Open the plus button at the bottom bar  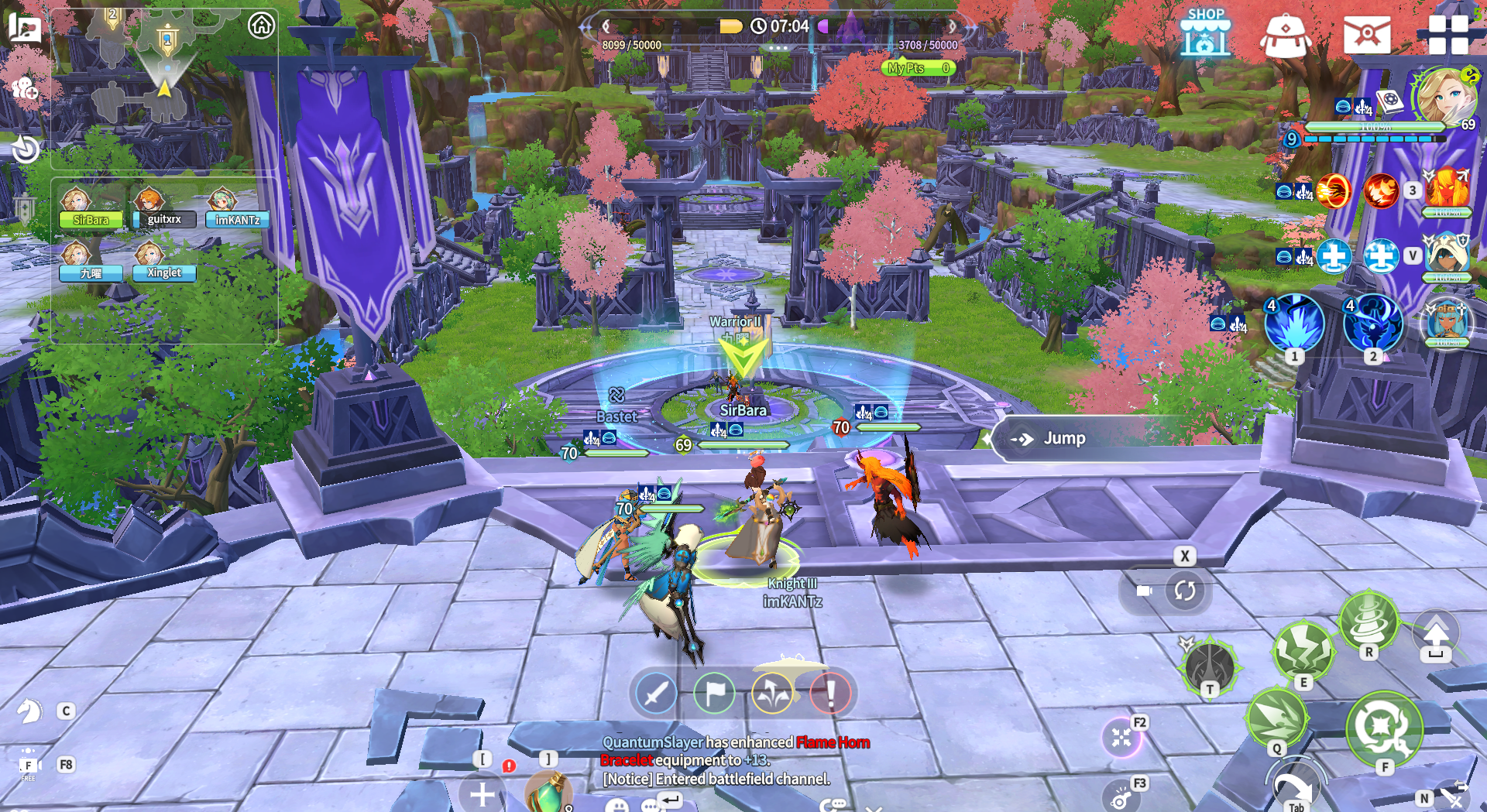tap(482, 794)
